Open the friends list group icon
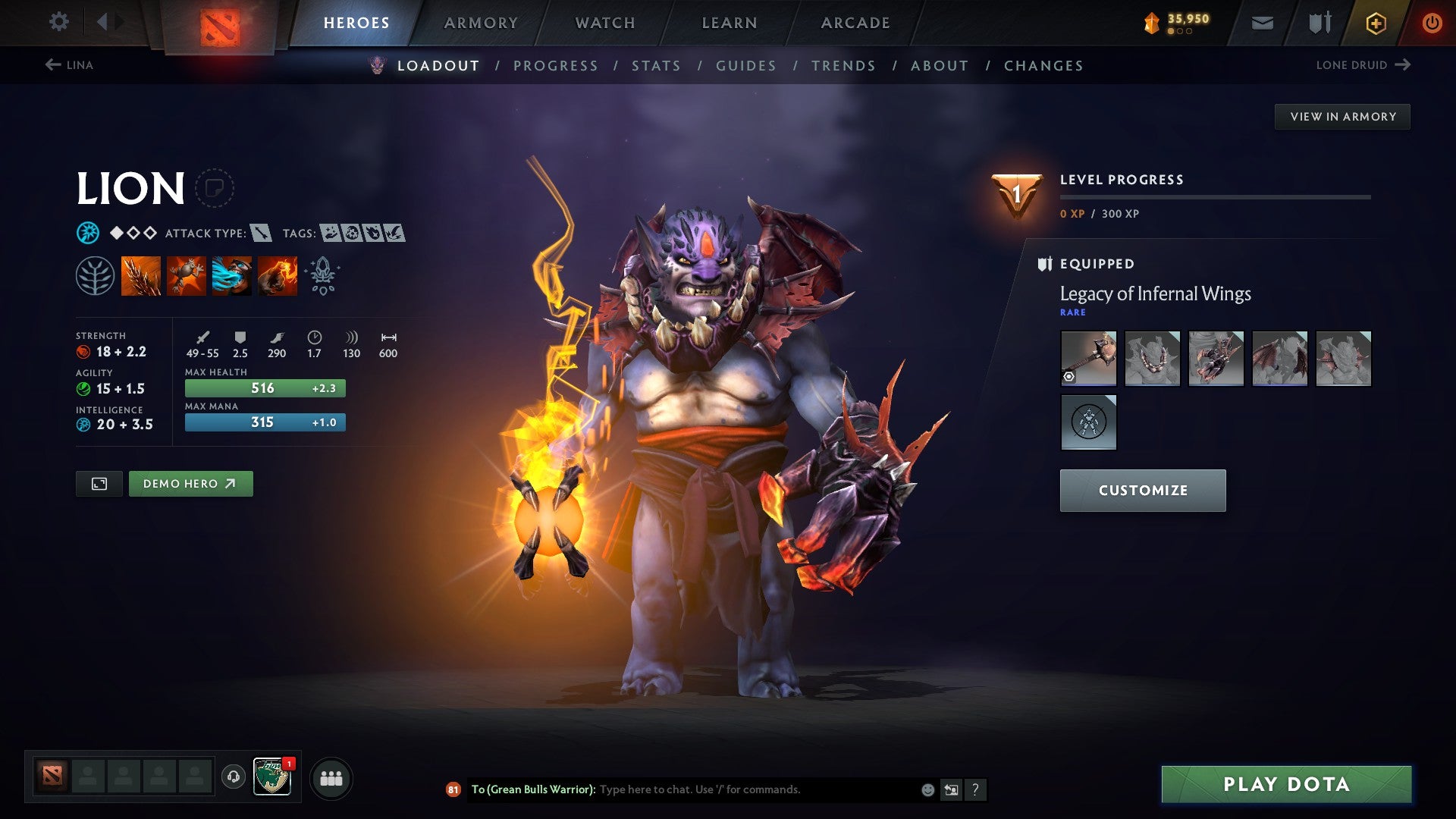The image size is (1456, 819). click(x=331, y=777)
